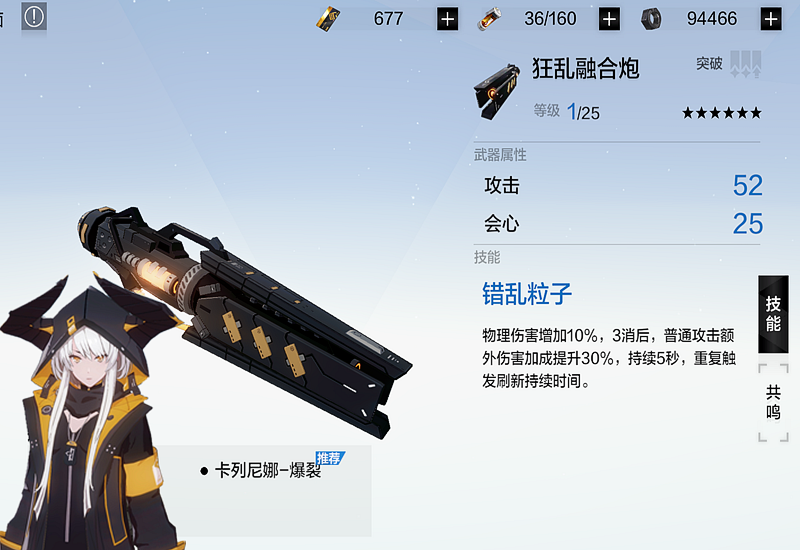The image size is (800, 550).
Task: Open the exclamation mark info button
Action: click(34, 17)
